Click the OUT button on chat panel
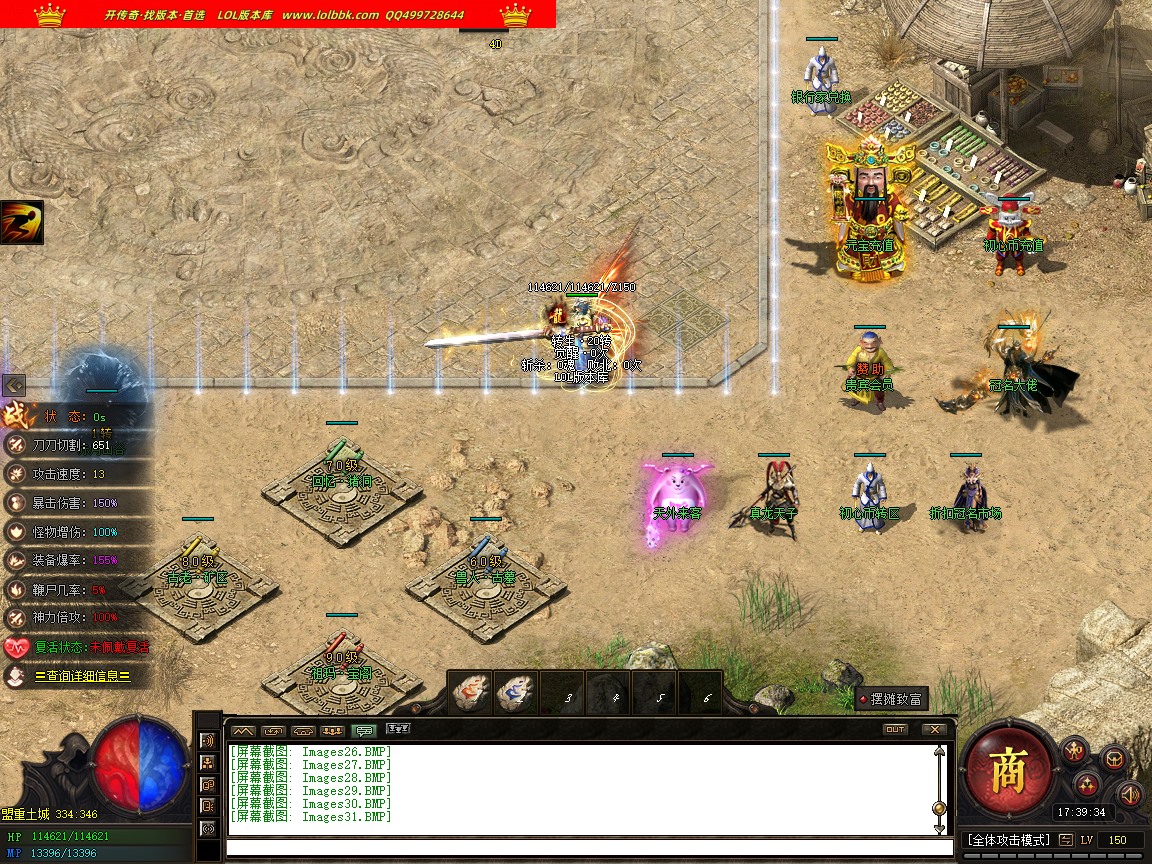Screen dimensions: 1152x864 click(x=895, y=730)
